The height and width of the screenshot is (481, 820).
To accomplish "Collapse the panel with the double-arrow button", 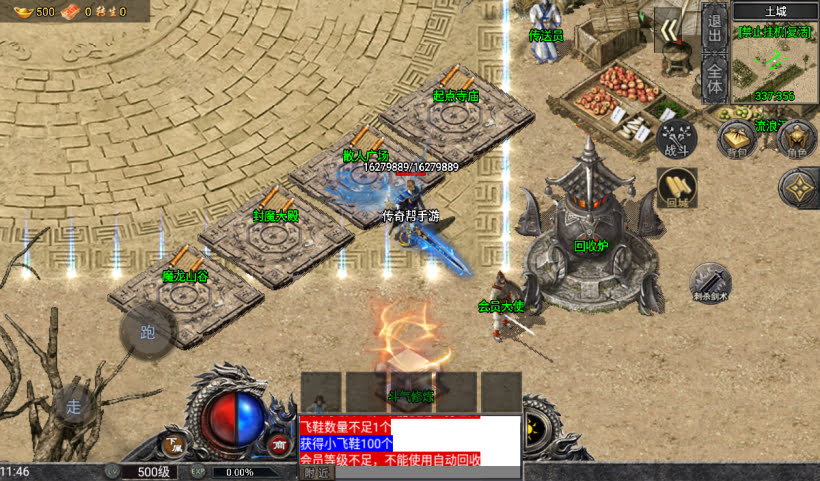I will tap(668, 29).
